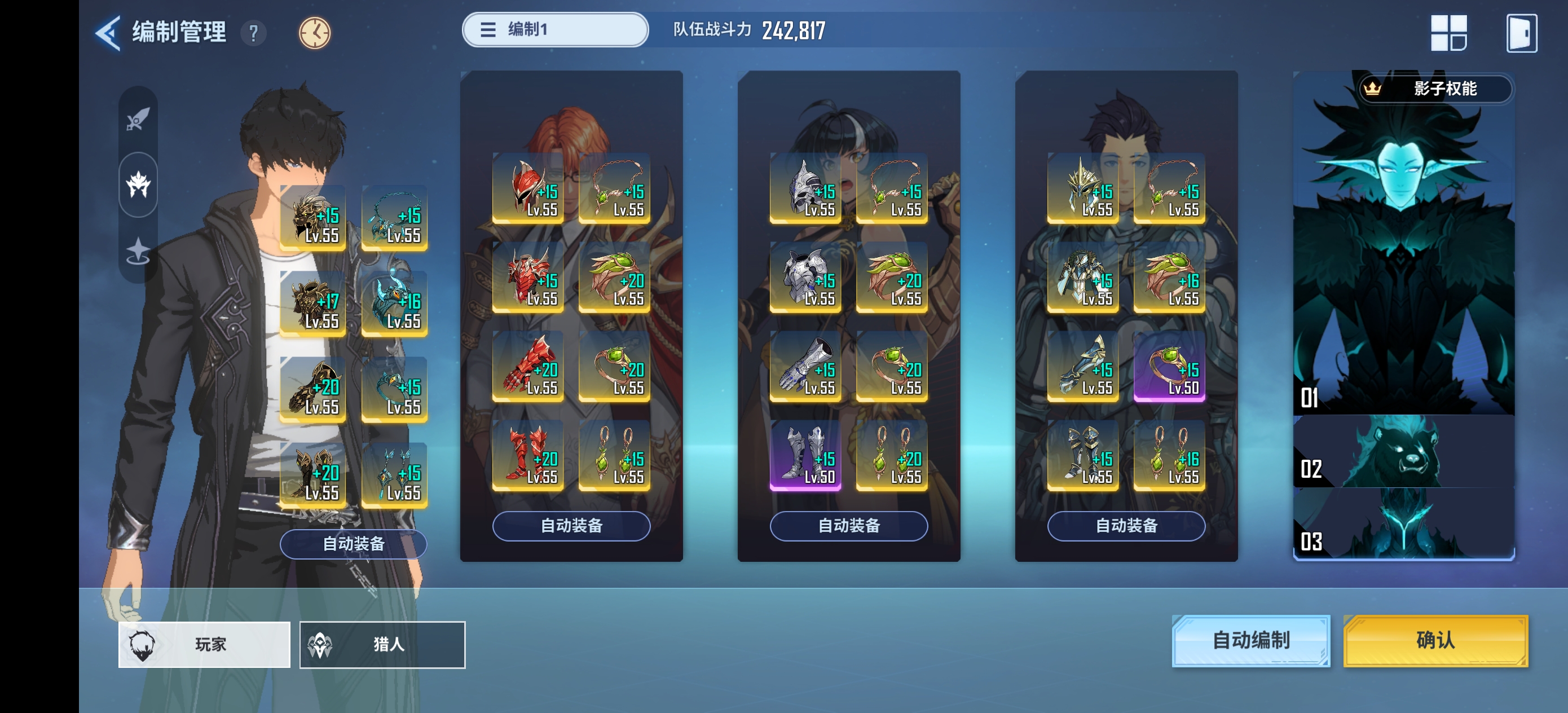
Task: Open the 编制1 formation dropdown
Action: click(554, 29)
